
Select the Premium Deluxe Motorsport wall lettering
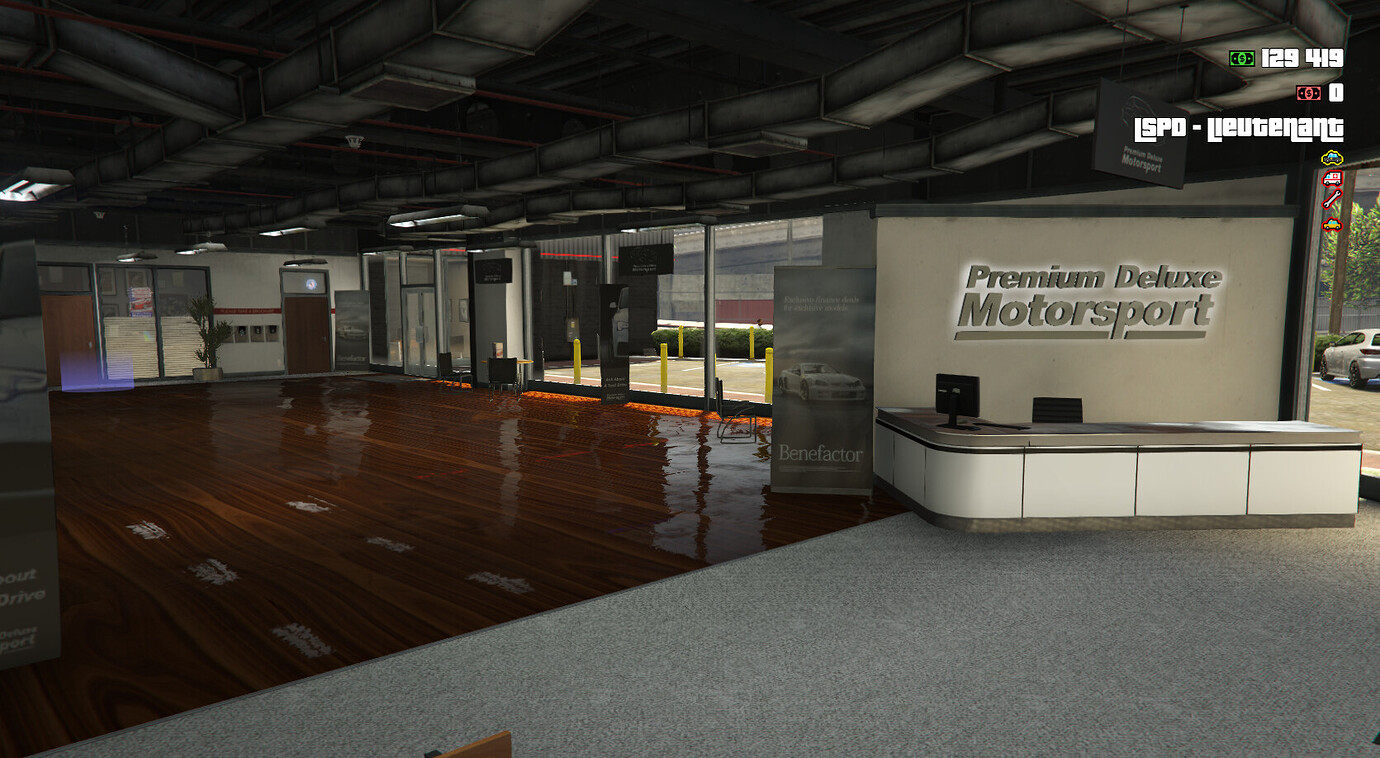(1090, 300)
